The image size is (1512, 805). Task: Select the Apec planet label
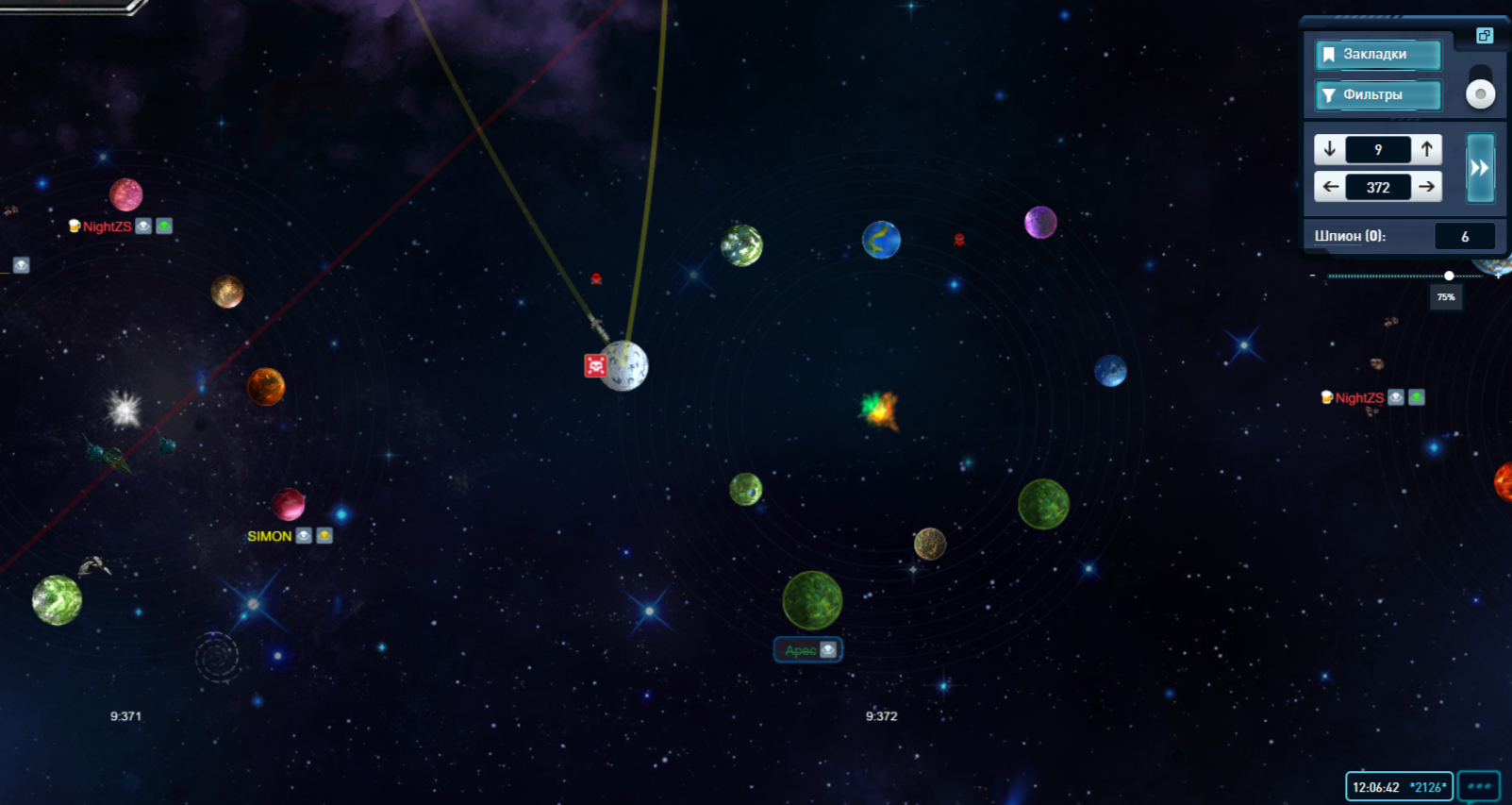pos(801,650)
